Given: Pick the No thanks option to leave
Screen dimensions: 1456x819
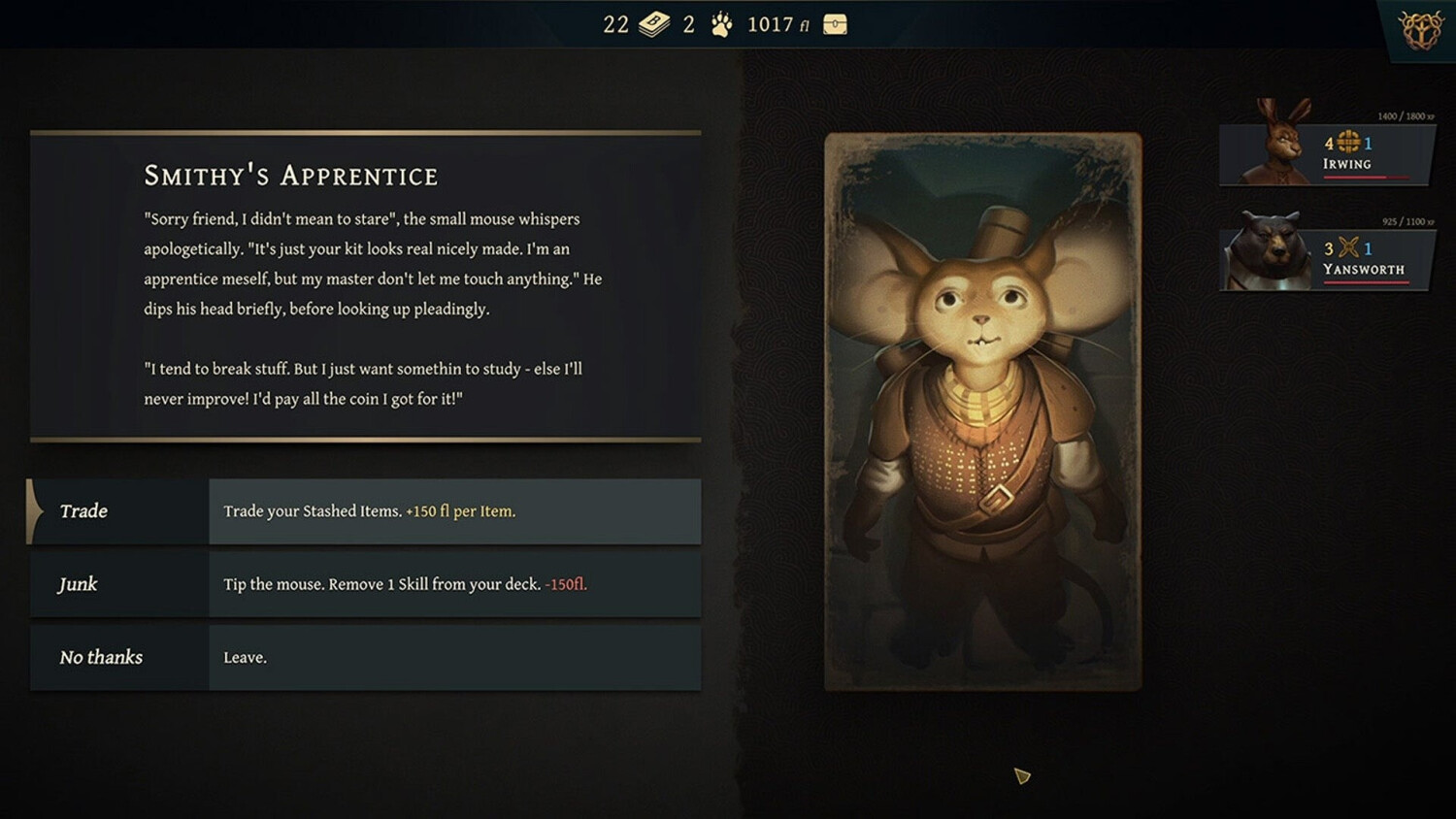Looking at the screenshot, I should [x=365, y=658].
